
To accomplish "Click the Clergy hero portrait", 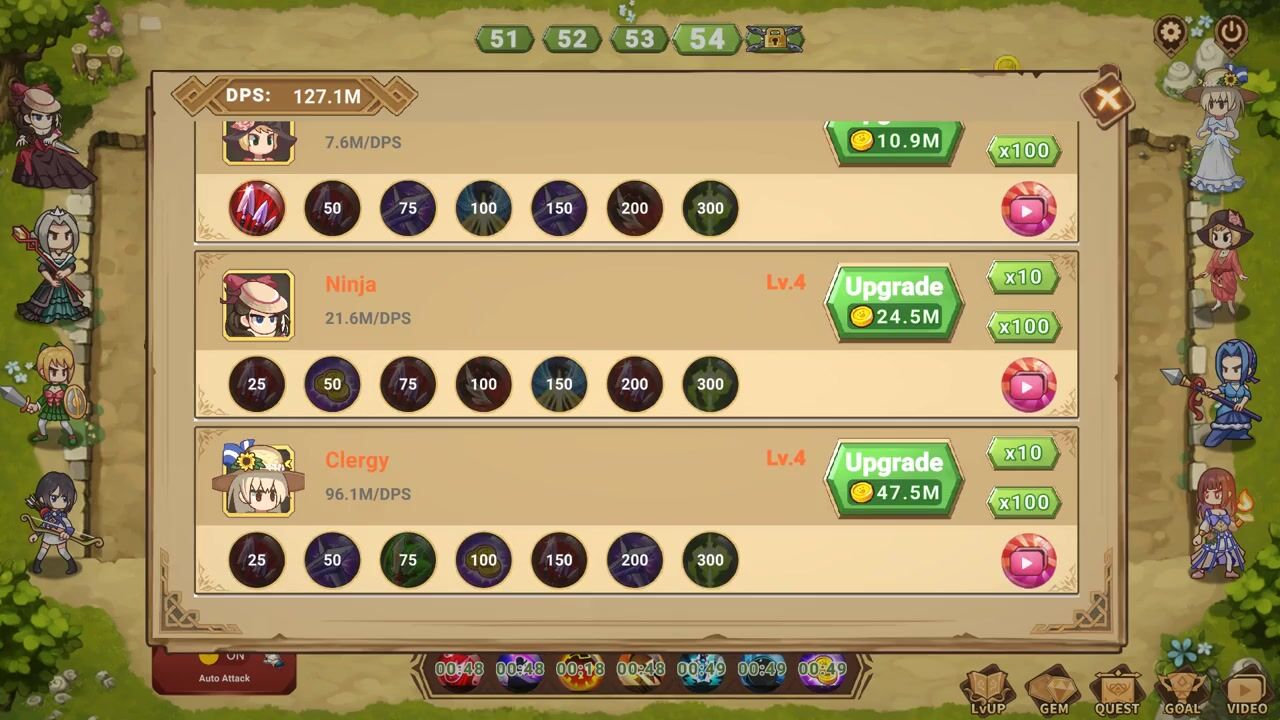I will click(x=258, y=481).
